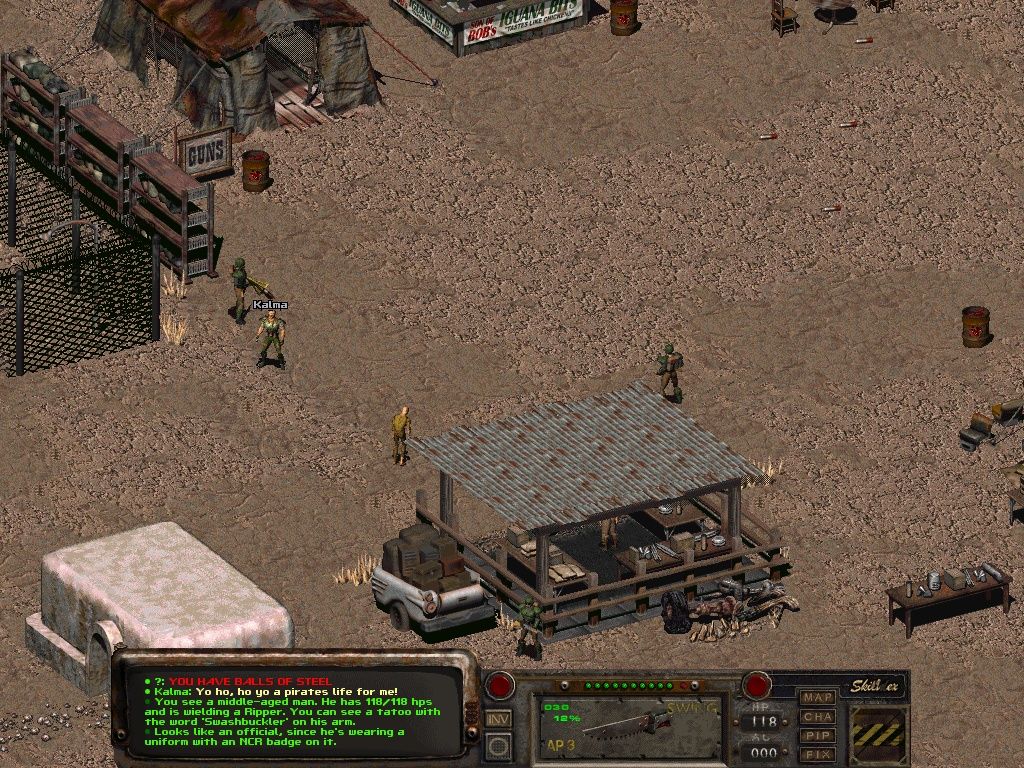Open the options menu round button
Image resolution: width=1024 pixels, height=768 pixels.
(498, 746)
